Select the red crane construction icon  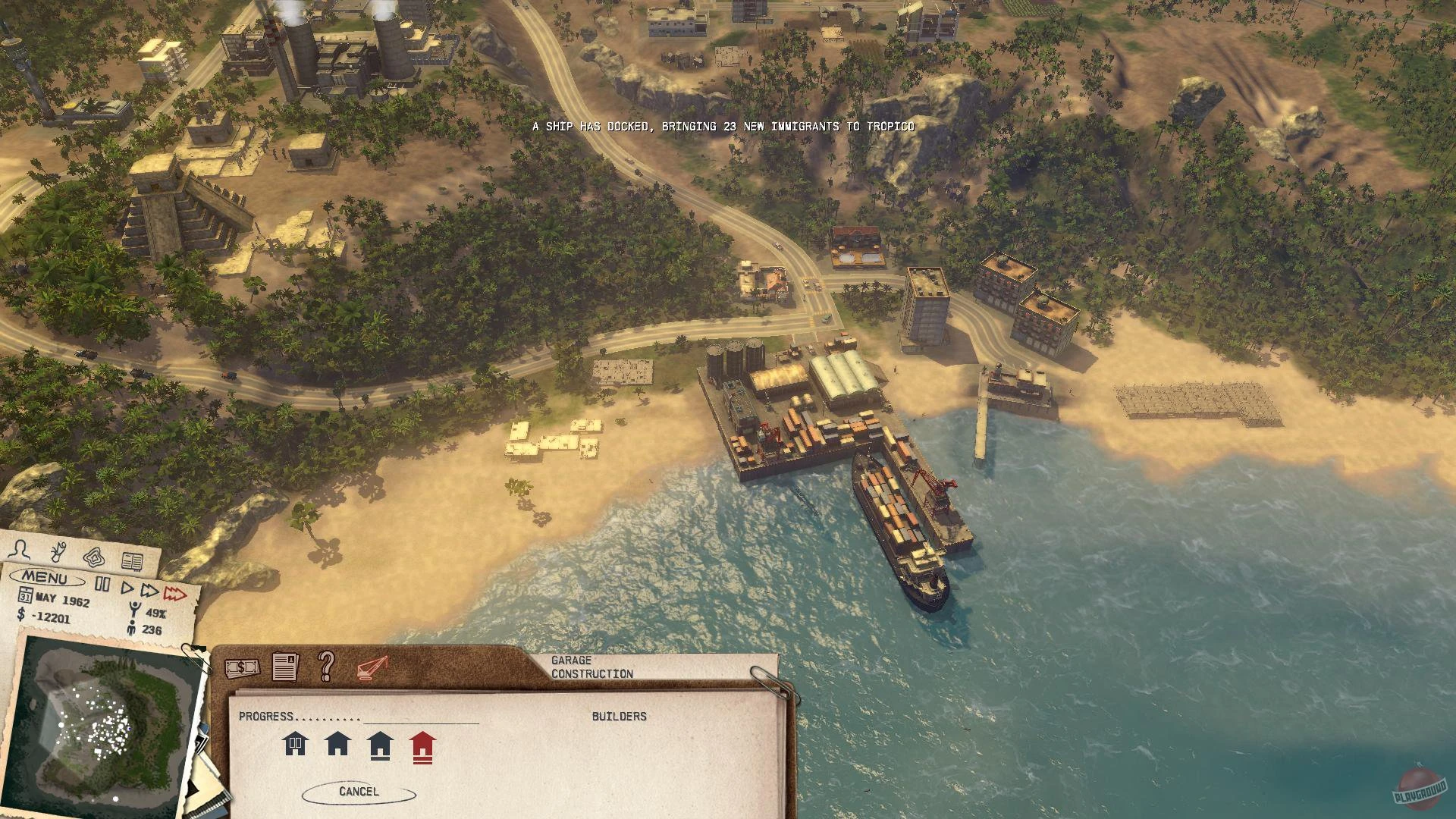pos(372,667)
